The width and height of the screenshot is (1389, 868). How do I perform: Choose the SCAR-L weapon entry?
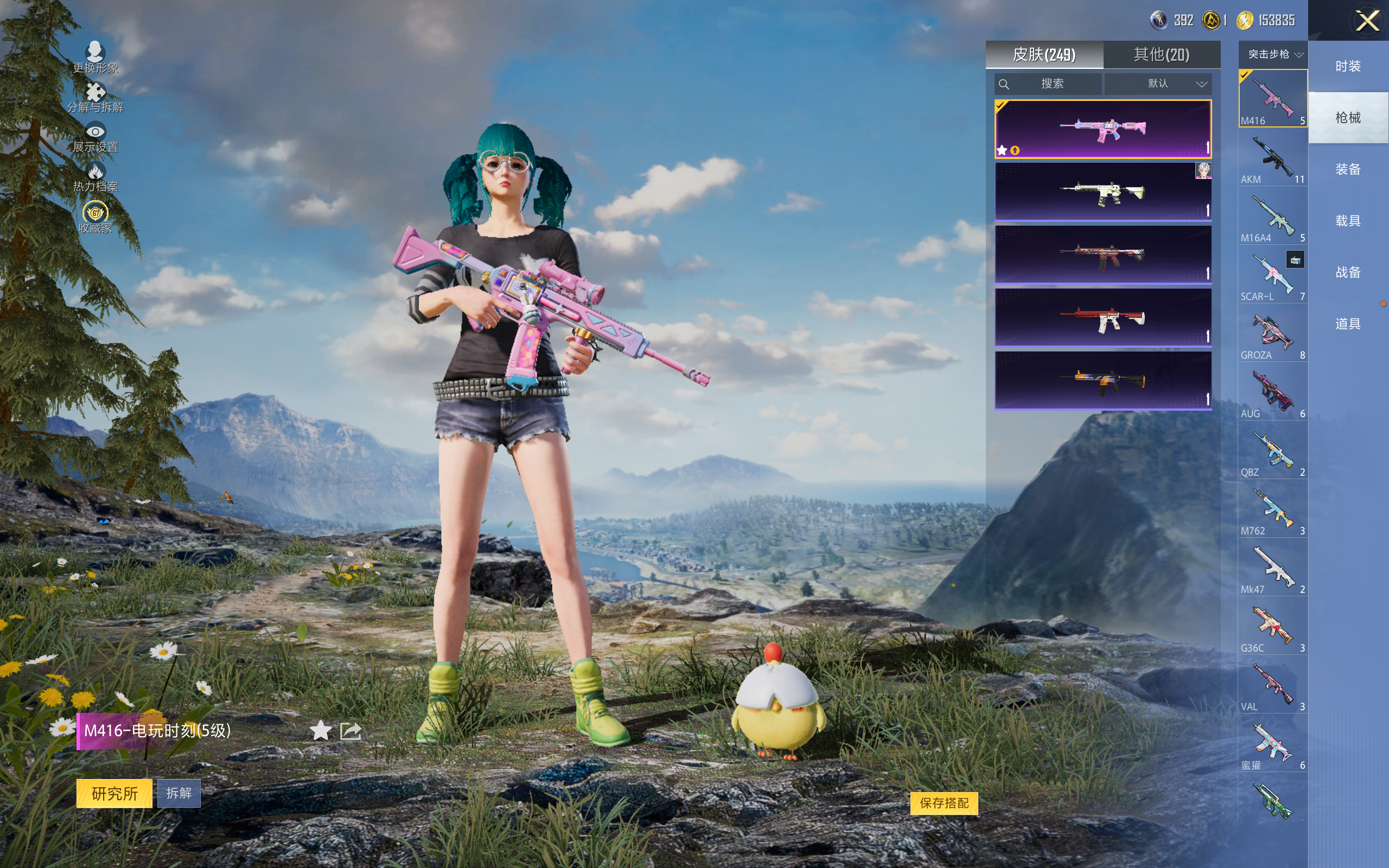[x=1272, y=276]
